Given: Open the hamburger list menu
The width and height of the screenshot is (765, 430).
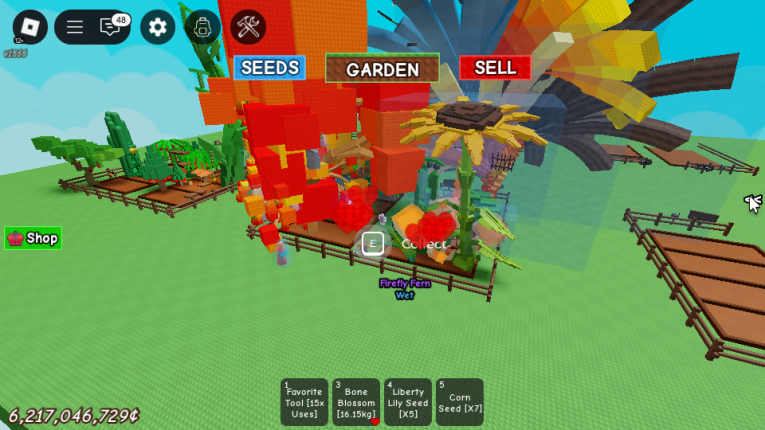Looking at the screenshot, I should (75, 27).
